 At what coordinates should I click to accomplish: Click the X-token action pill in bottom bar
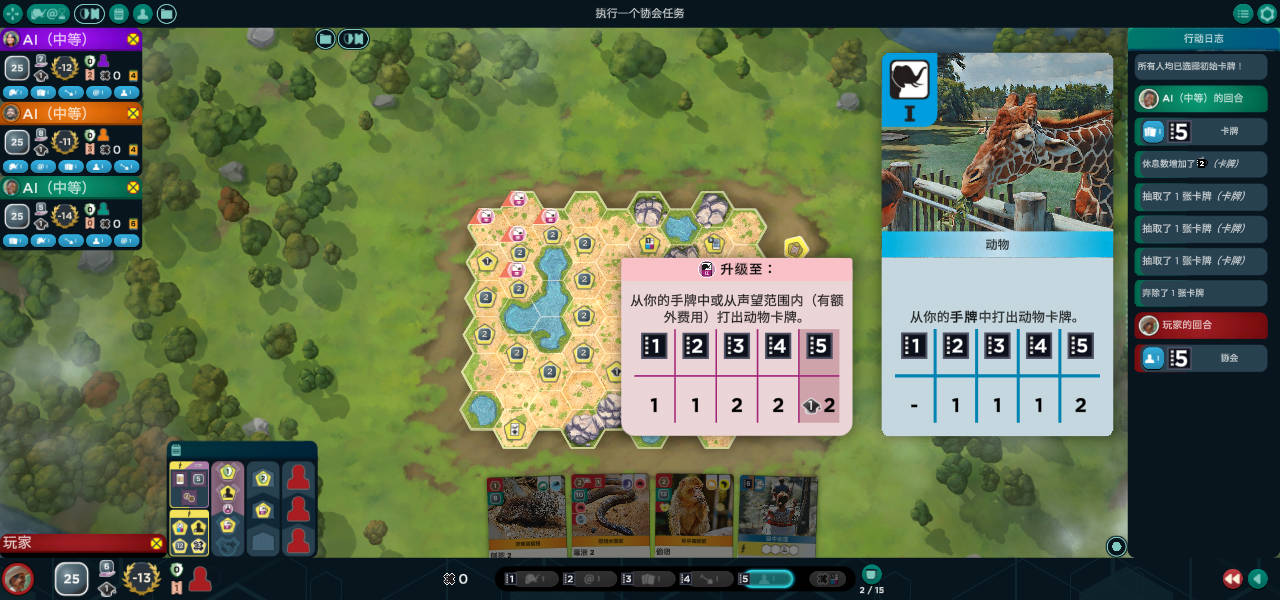coord(827,578)
